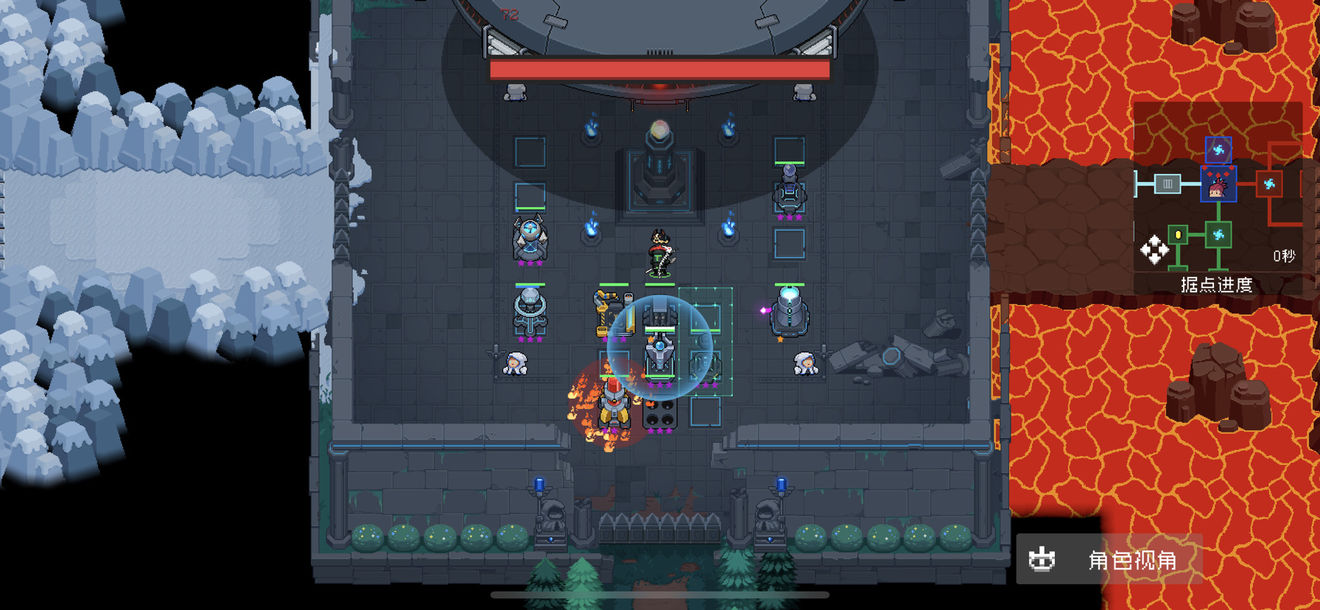Select the player's current room on the minimap
The height and width of the screenshot is (610, 1320).
pyautogui.click(x=1218, y=185)
